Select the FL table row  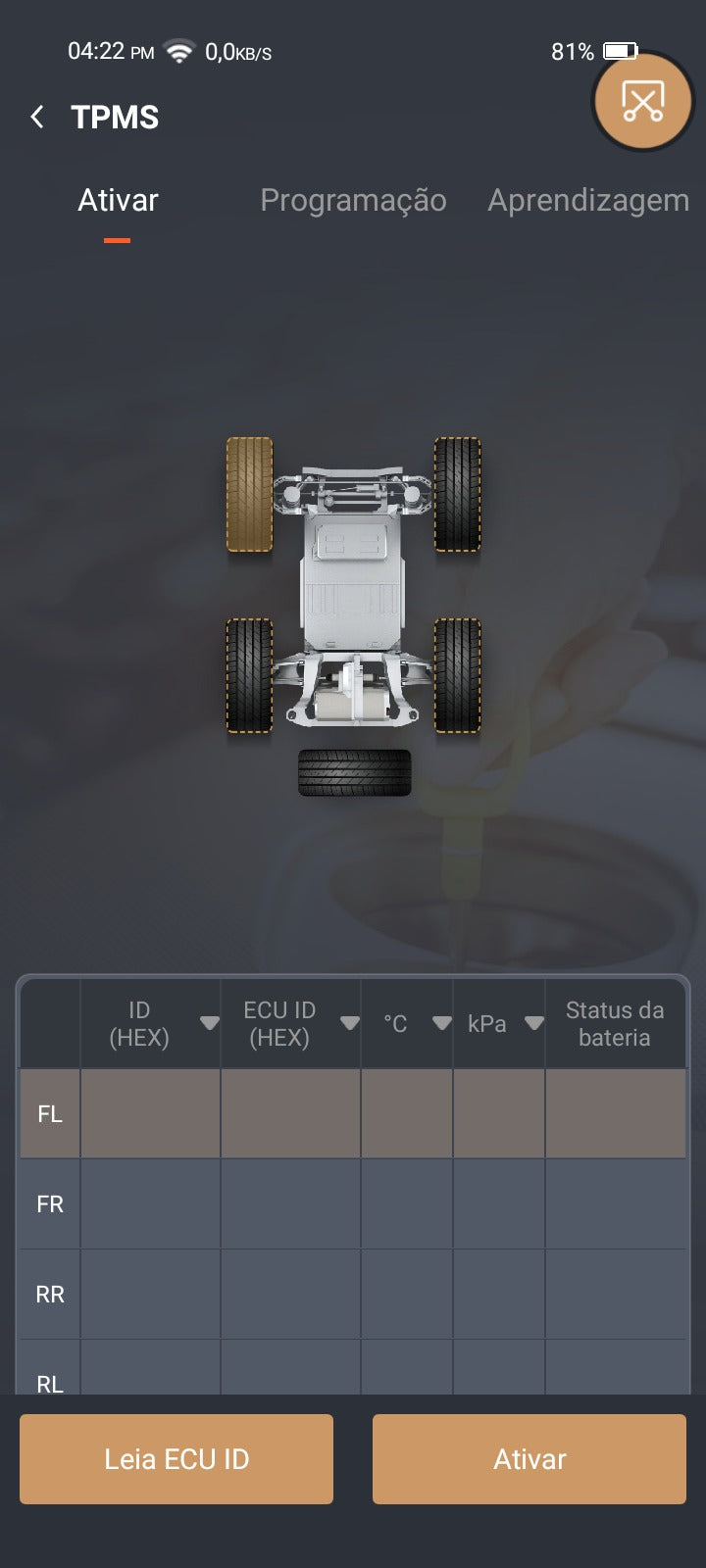tap(353, 1113)
